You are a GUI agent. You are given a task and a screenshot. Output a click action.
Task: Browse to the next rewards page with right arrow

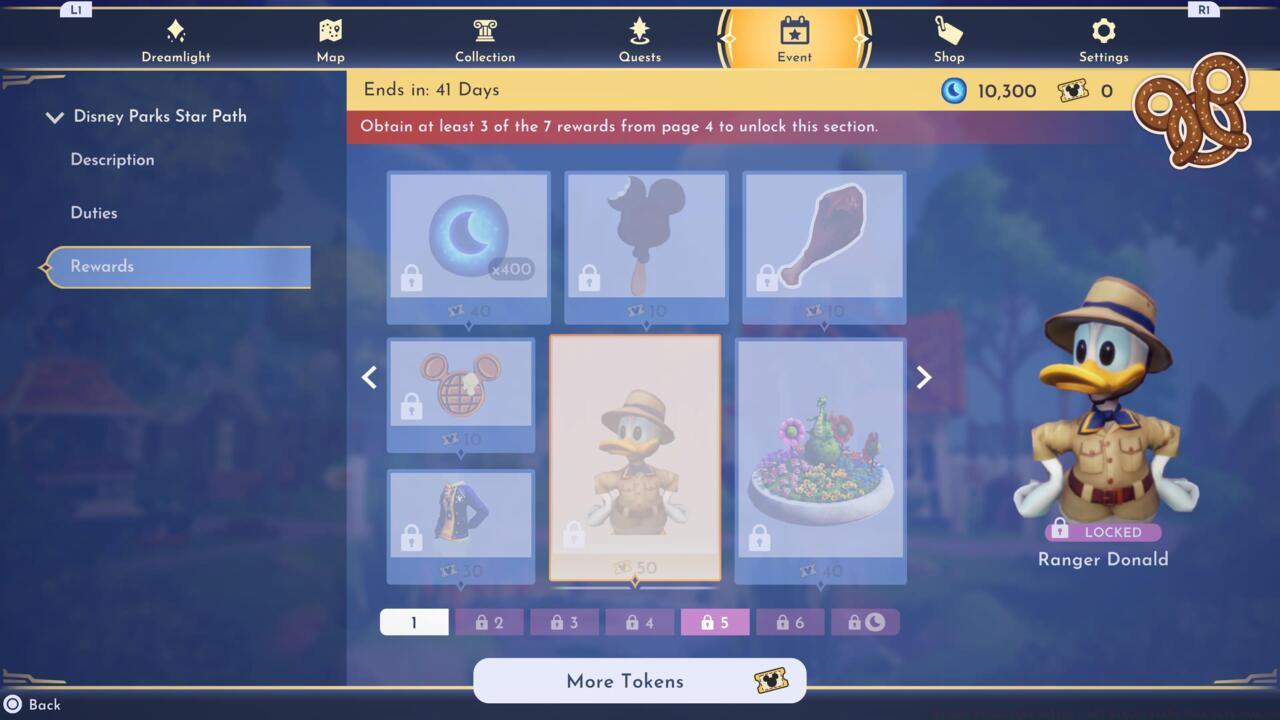pyautogui.click(x=922, y=377)
